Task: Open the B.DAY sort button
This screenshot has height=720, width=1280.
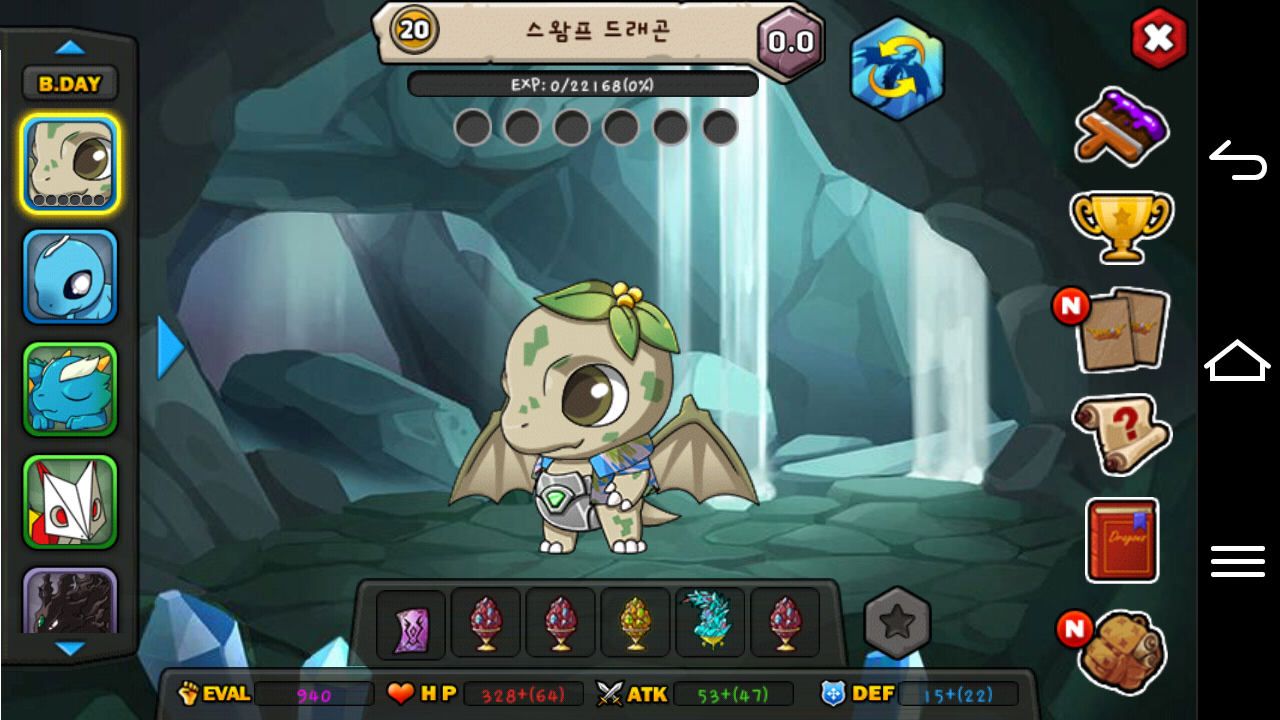Action: point(70,84)
